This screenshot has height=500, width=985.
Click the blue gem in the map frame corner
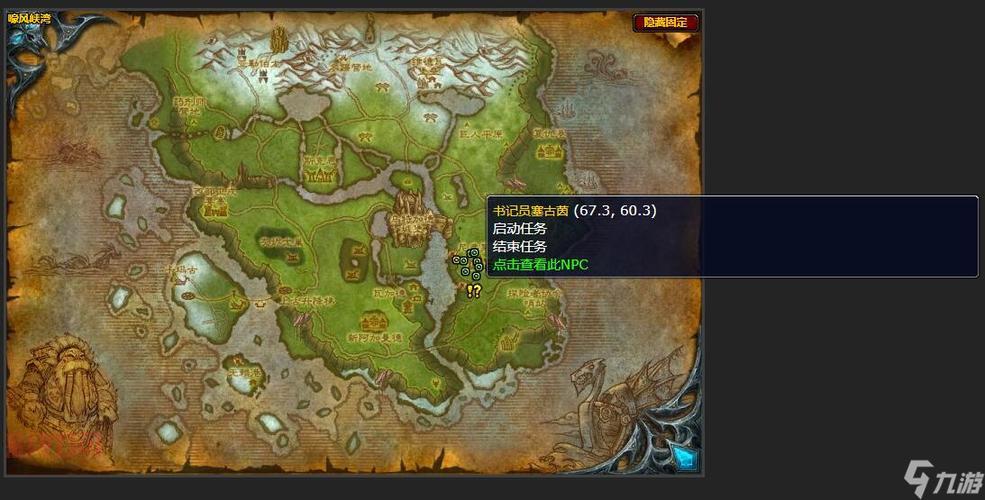(x=683, y=457)
